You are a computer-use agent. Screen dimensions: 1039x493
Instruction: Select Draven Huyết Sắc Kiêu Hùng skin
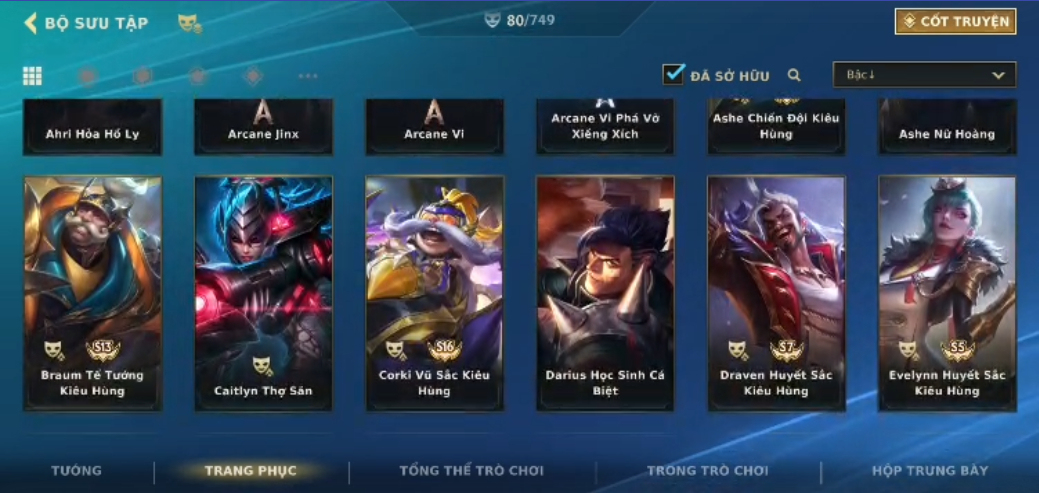pyautogui.click(x=776, y=293)
